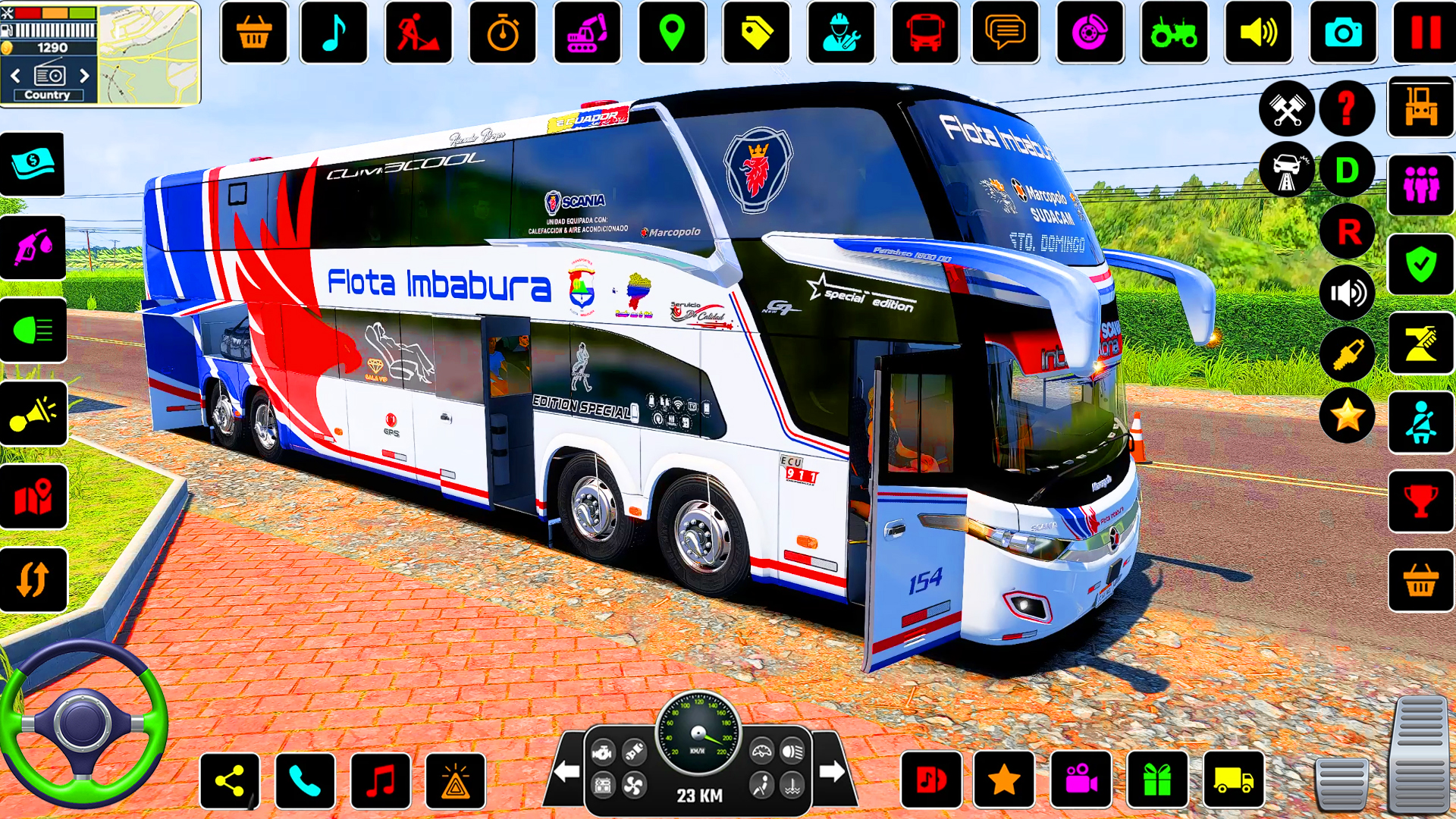Grab the steering wheel control
This screenshot has height=819, width=1456.
[83, 724]
